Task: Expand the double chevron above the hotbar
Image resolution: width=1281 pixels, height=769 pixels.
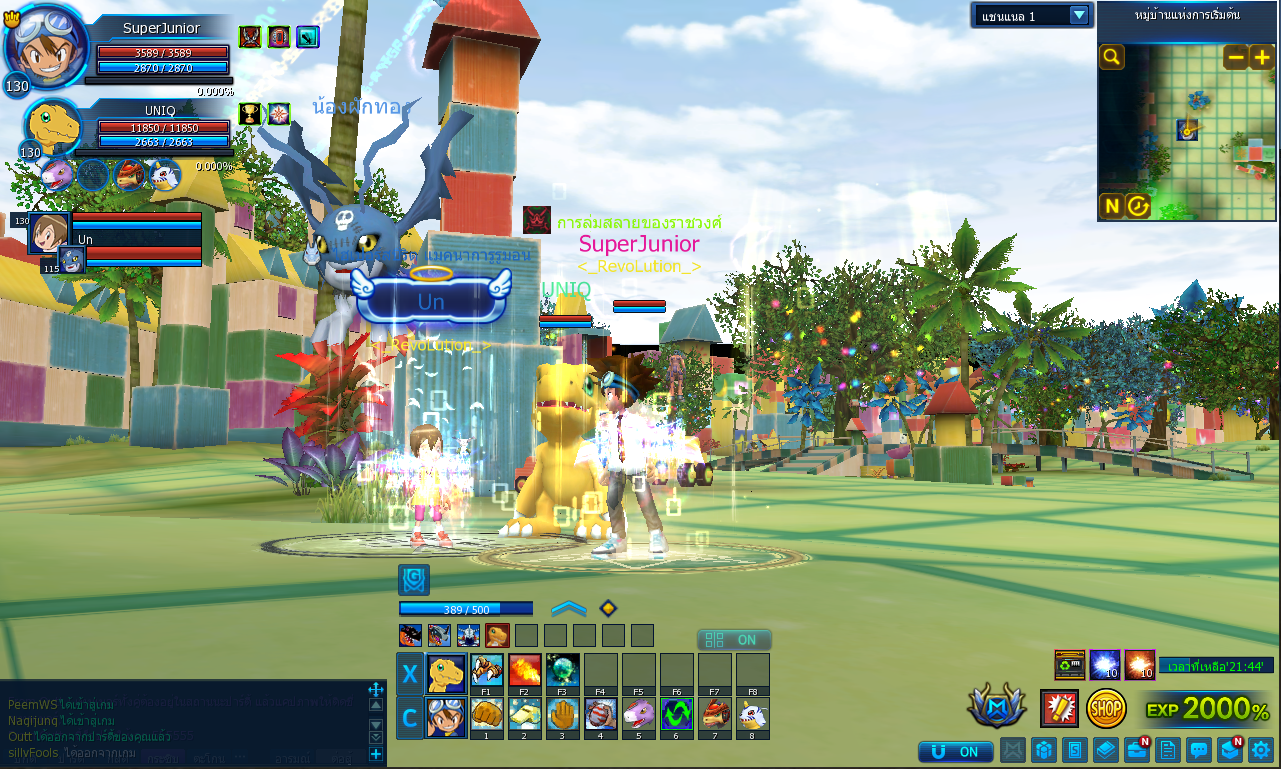Action: point(568,608)
